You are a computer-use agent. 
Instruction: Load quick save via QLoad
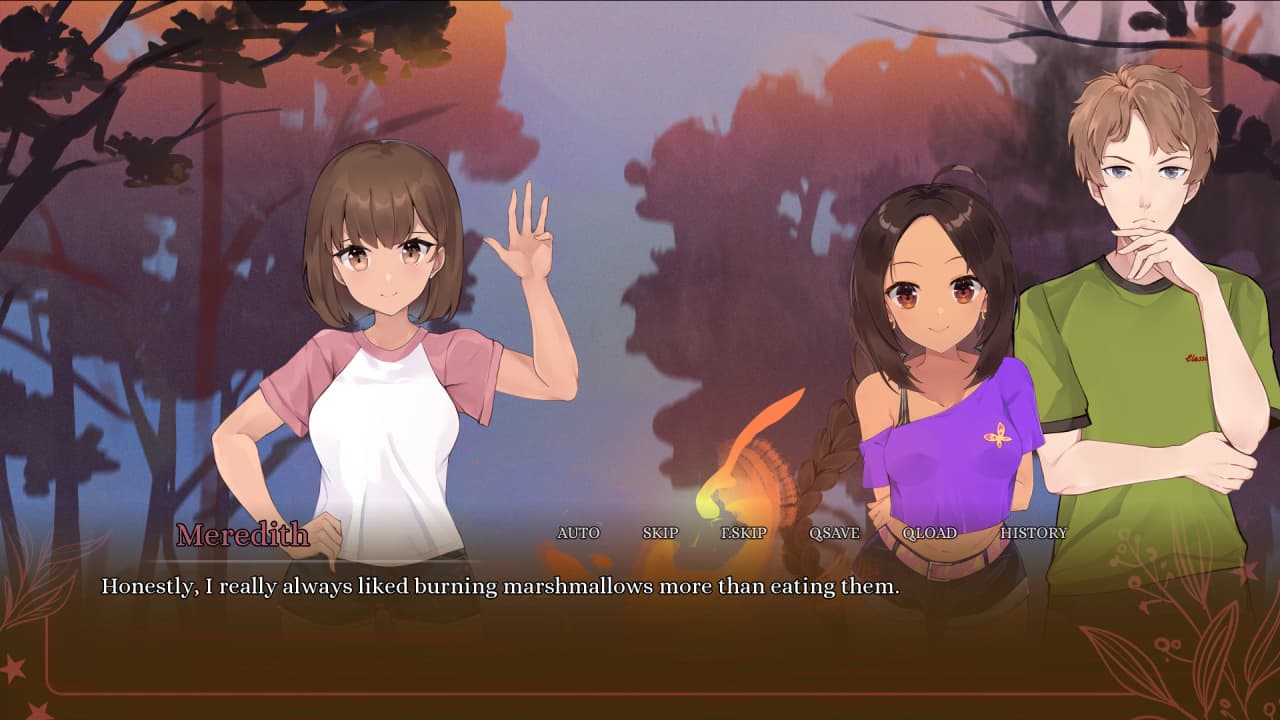929,533
